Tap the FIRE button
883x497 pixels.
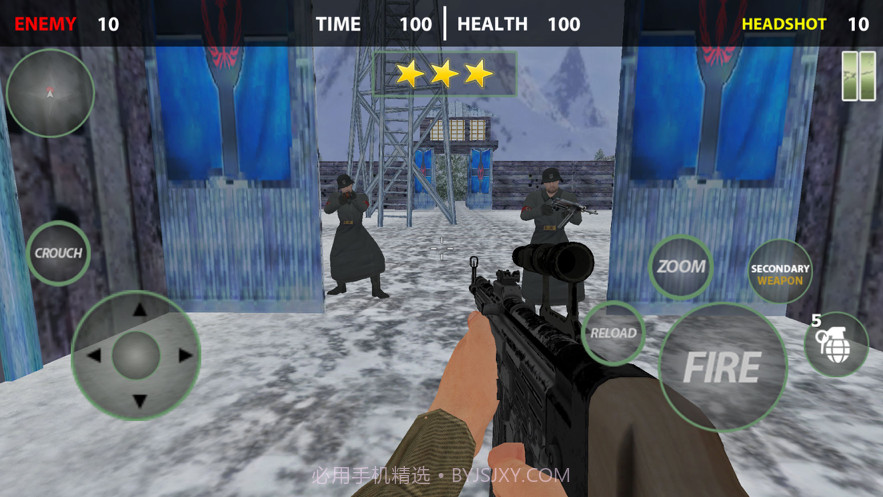point(722,367)
